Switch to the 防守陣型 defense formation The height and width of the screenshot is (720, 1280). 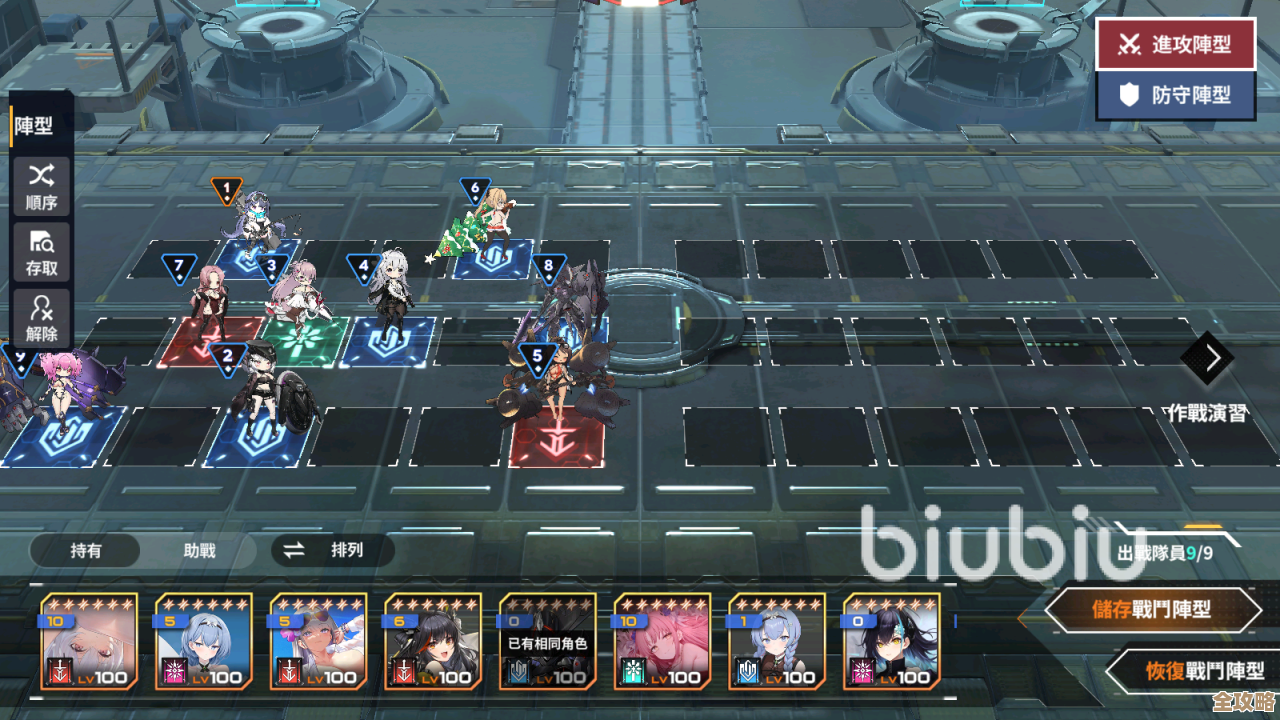[1175, 96]
